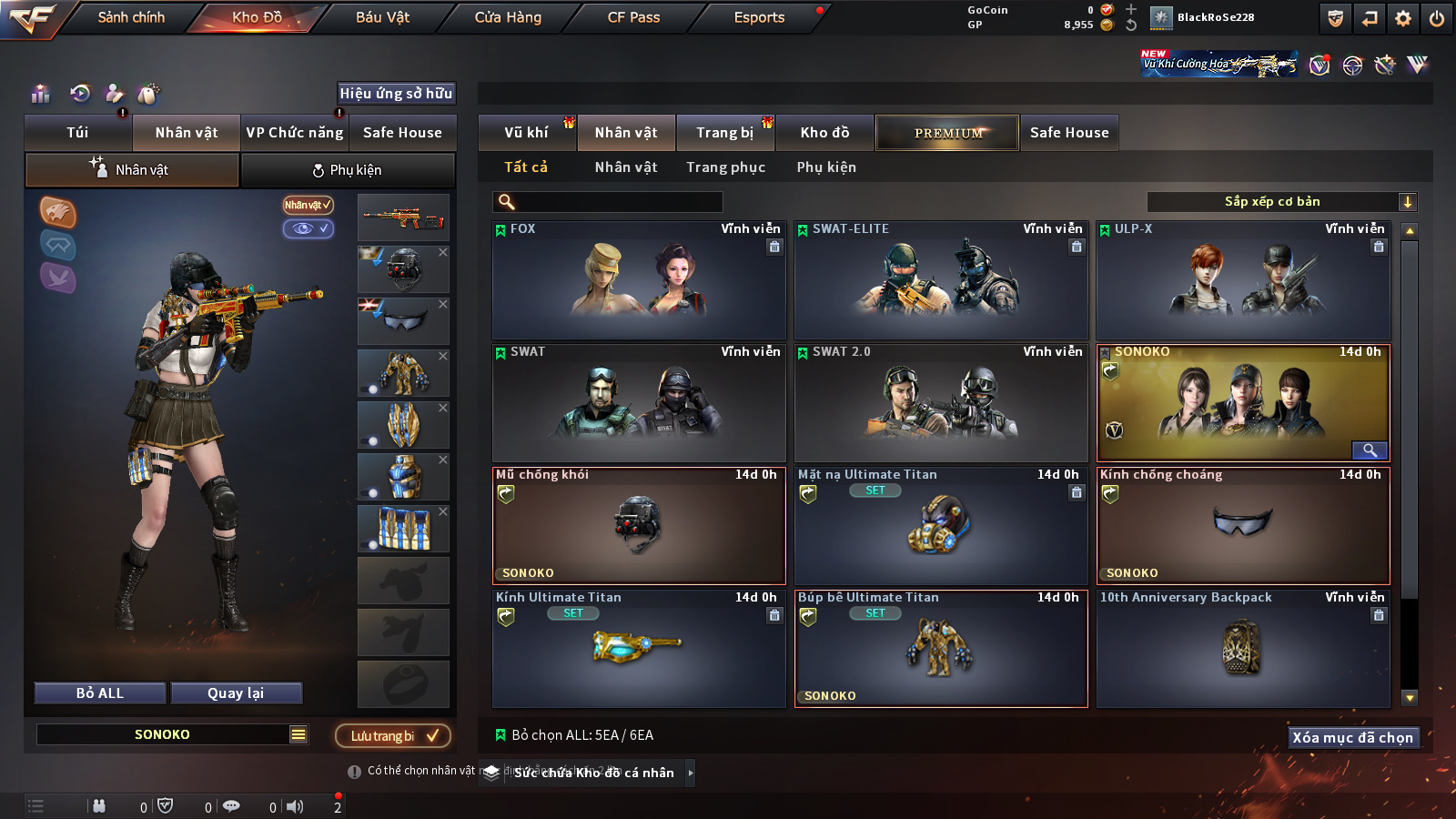Unequip everything with Bỏ ALL
The image size is (1456, 819).
point(100,693)
